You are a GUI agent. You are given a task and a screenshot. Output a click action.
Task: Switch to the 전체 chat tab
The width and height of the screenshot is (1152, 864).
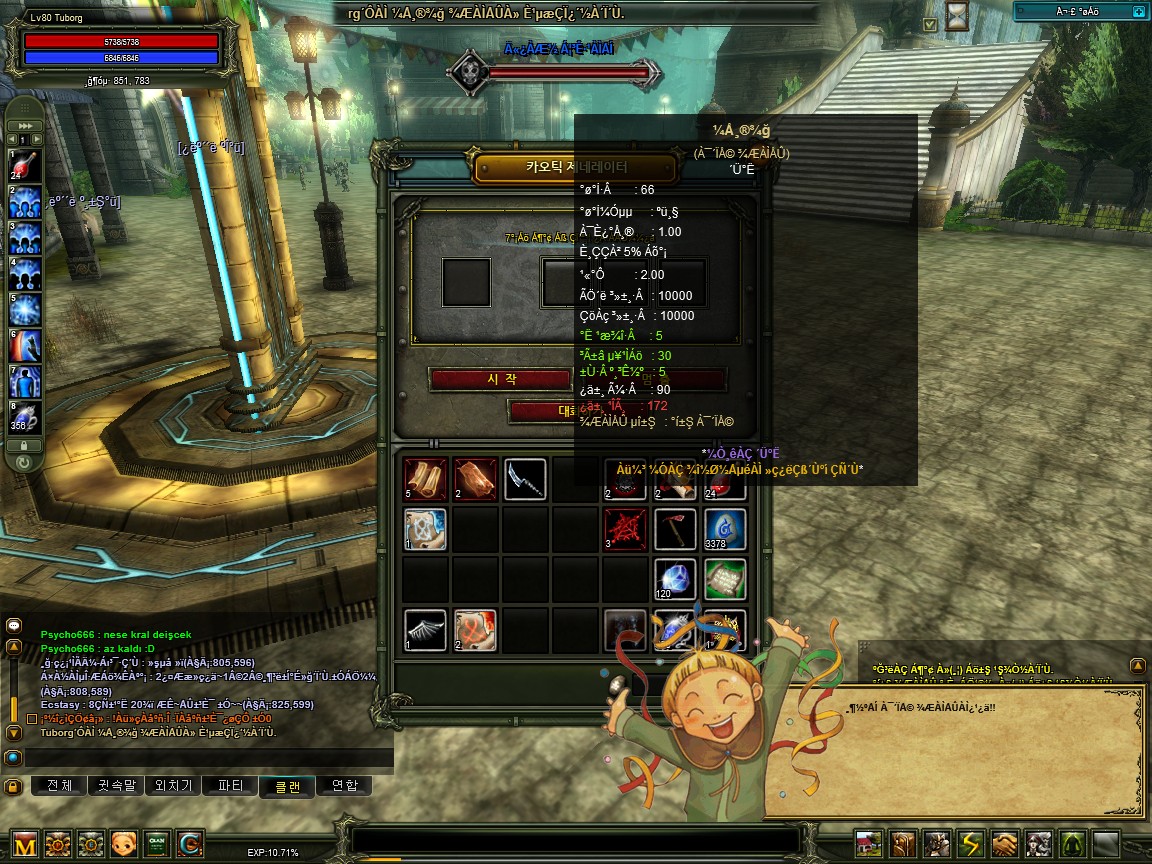pyautogui.click(x=60, y=786)
